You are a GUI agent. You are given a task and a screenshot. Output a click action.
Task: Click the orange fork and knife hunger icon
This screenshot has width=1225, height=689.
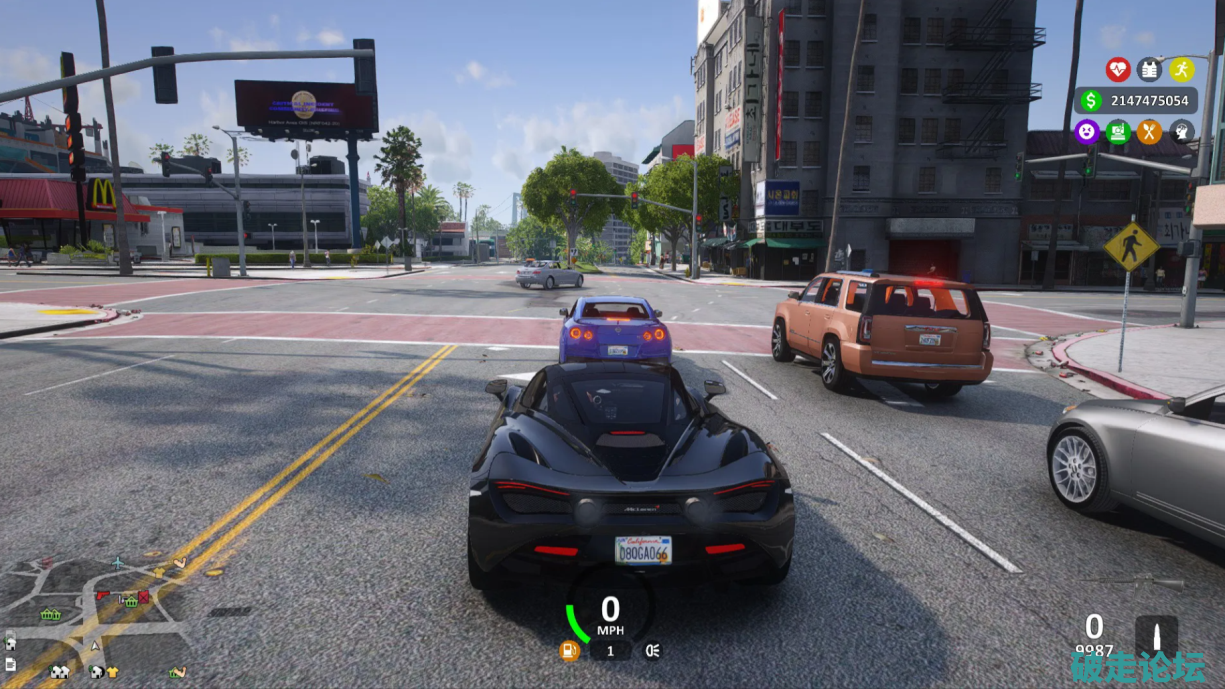pyautogui.click(x=1149, y=131)
